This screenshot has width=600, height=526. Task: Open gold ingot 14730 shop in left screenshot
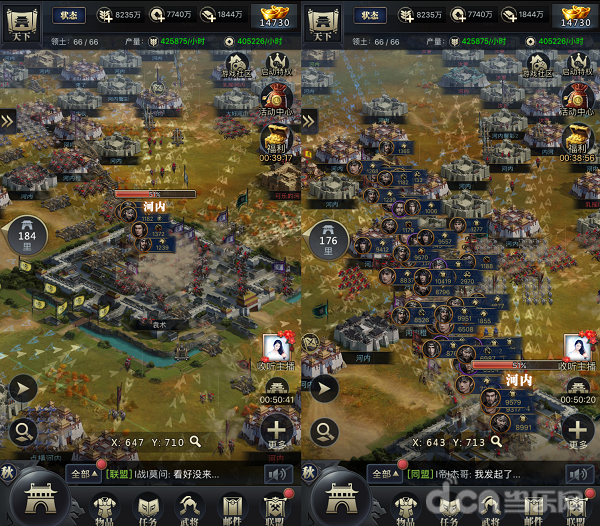point(275,16)
